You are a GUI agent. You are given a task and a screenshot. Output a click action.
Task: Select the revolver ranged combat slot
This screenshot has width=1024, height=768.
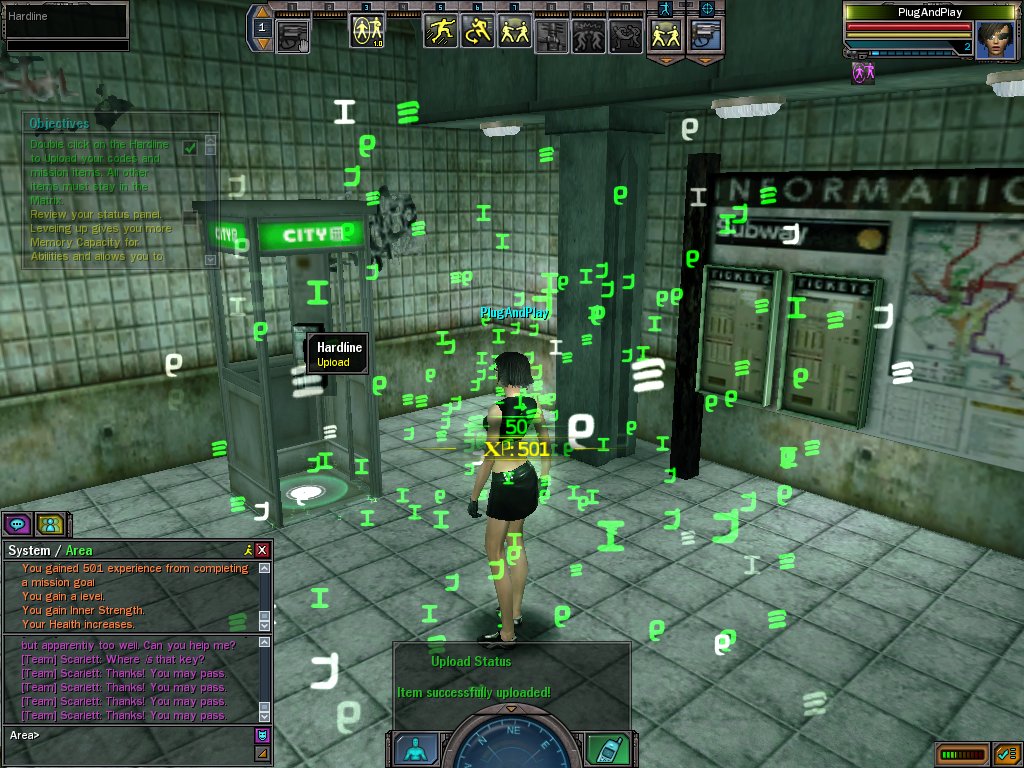[x=706, y=34]
